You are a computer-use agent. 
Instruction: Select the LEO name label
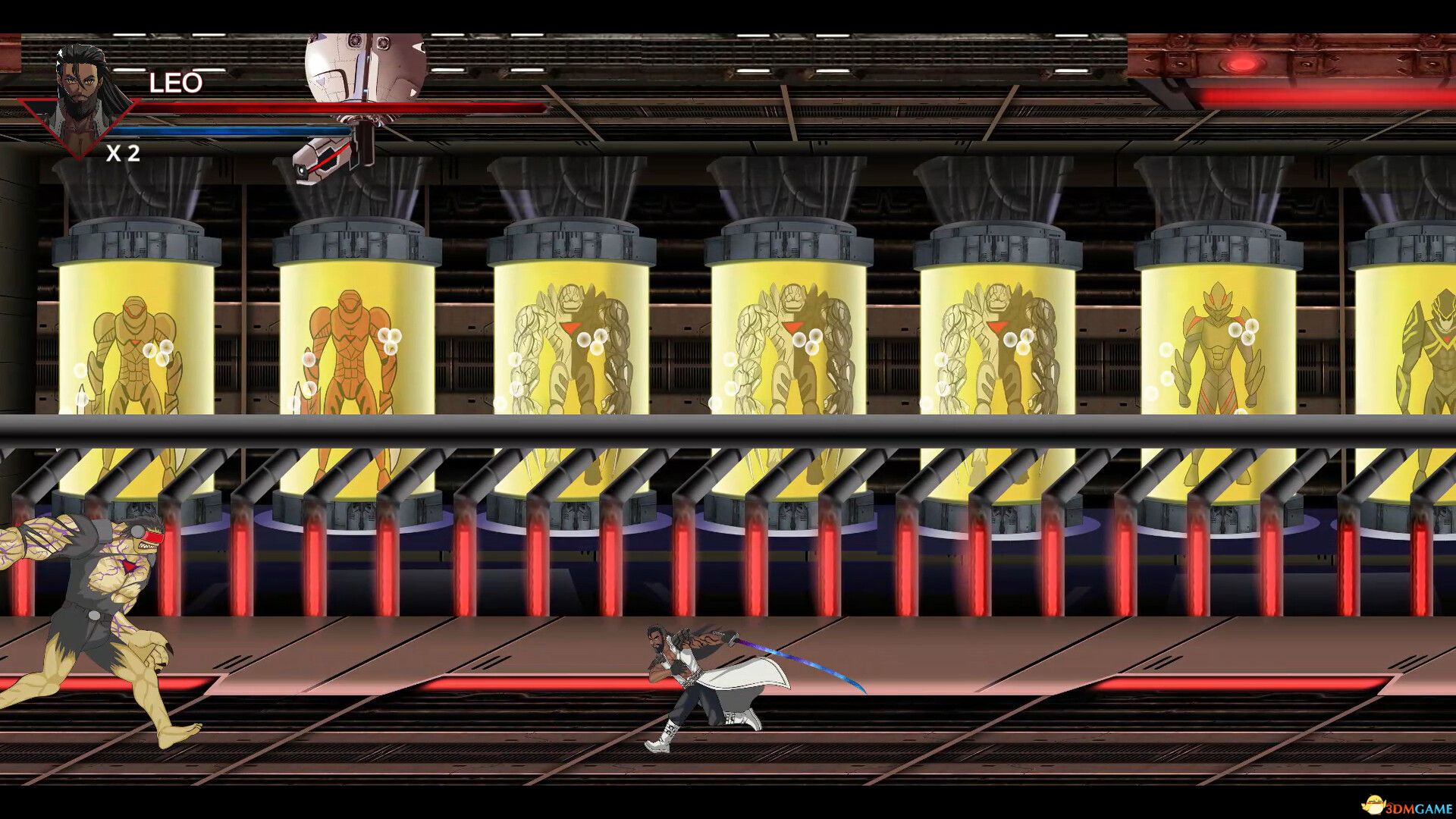pos(174,83)
